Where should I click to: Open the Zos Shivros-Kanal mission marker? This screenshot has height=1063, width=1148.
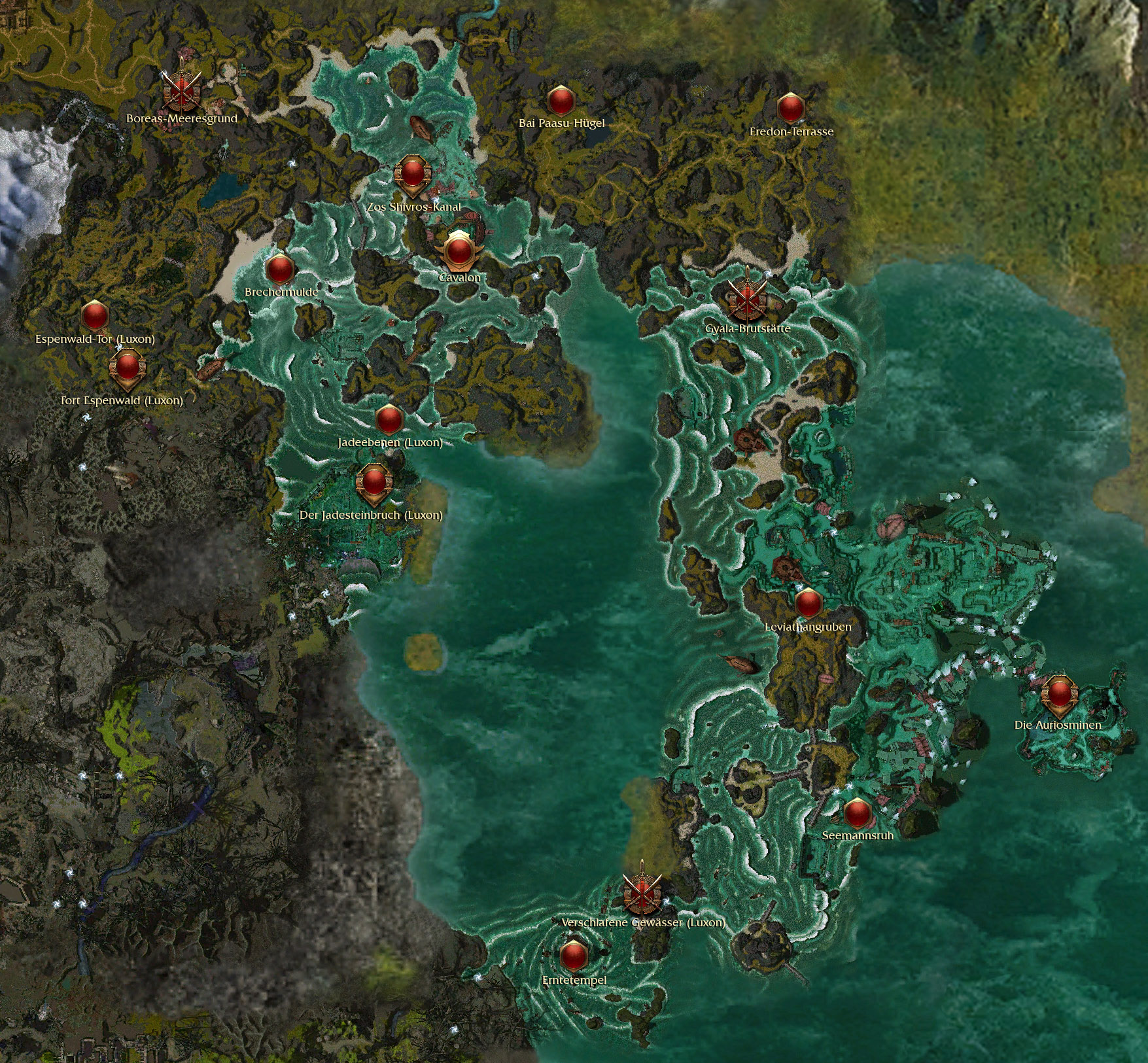(412, 175)
